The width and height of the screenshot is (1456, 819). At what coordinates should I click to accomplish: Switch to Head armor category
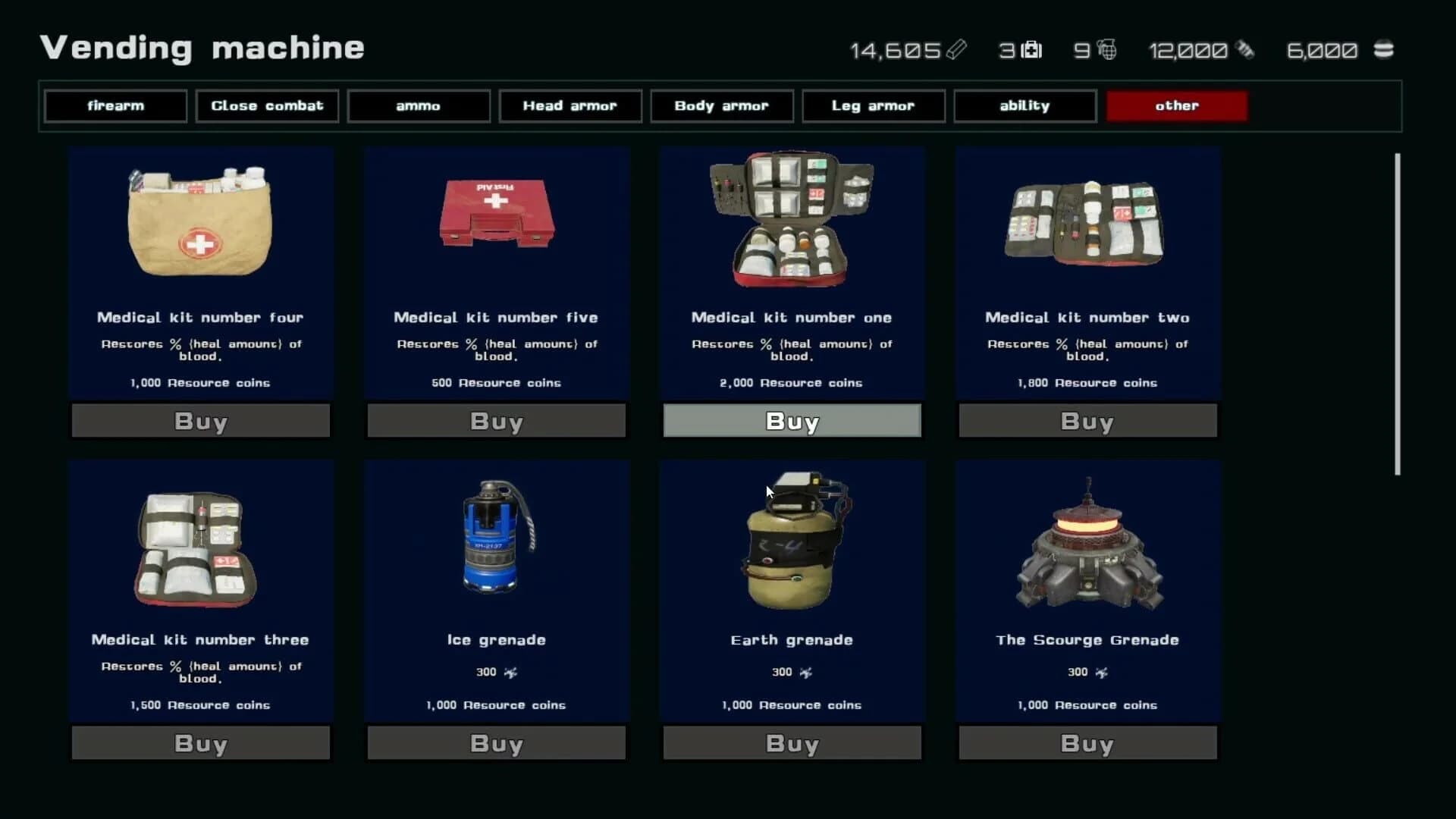click(570, 105)
